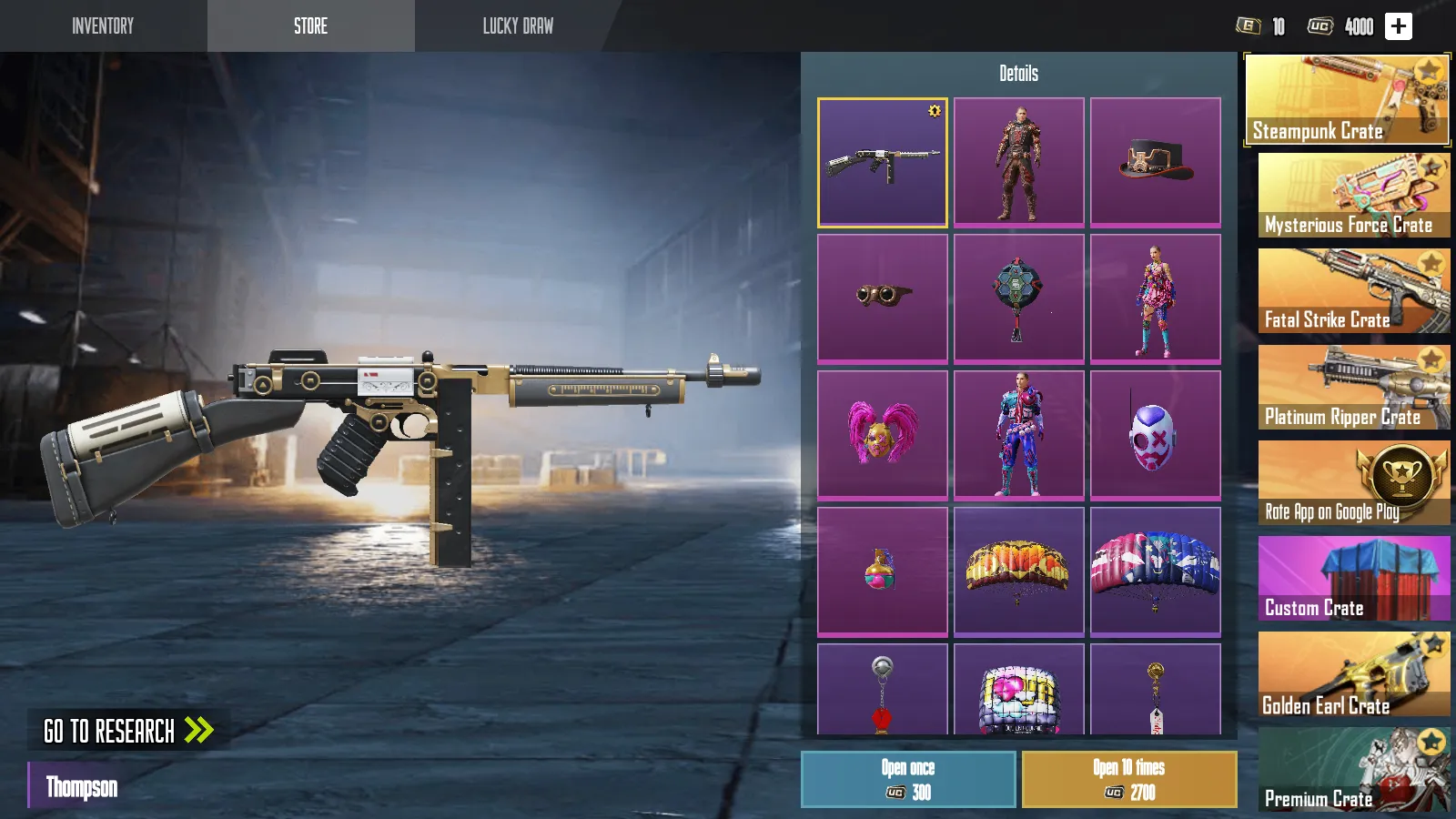The image size is (1456, 819).
Task: Open the Fatal Strike Crate
Action: coord(1353,291)
